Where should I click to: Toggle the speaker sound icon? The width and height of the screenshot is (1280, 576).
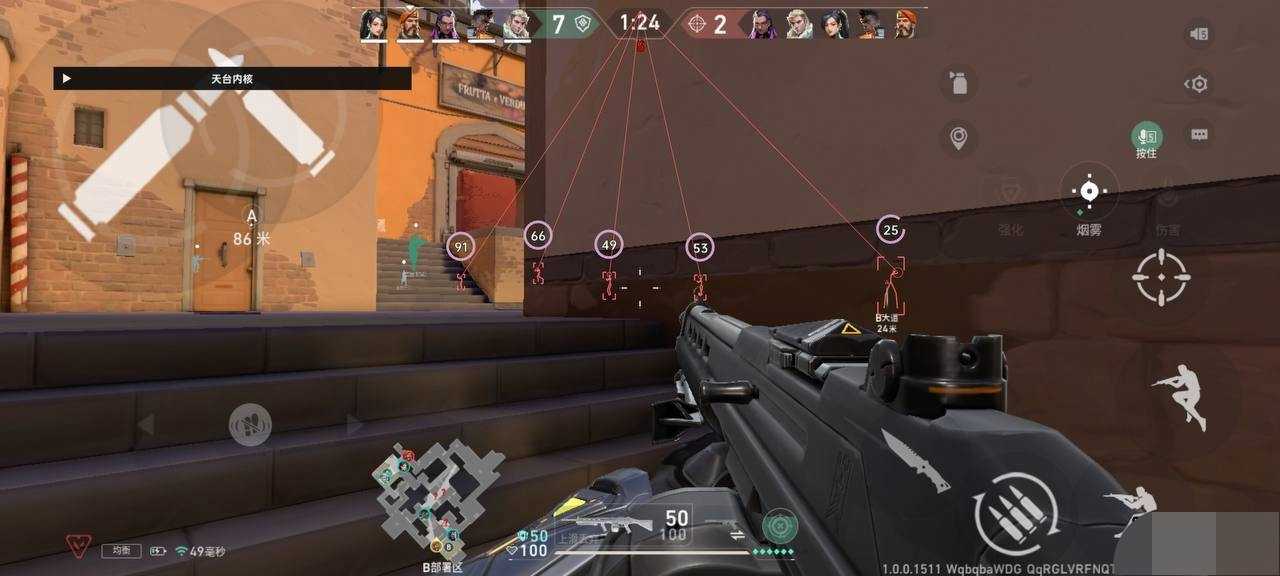[x=1198, y=34]
